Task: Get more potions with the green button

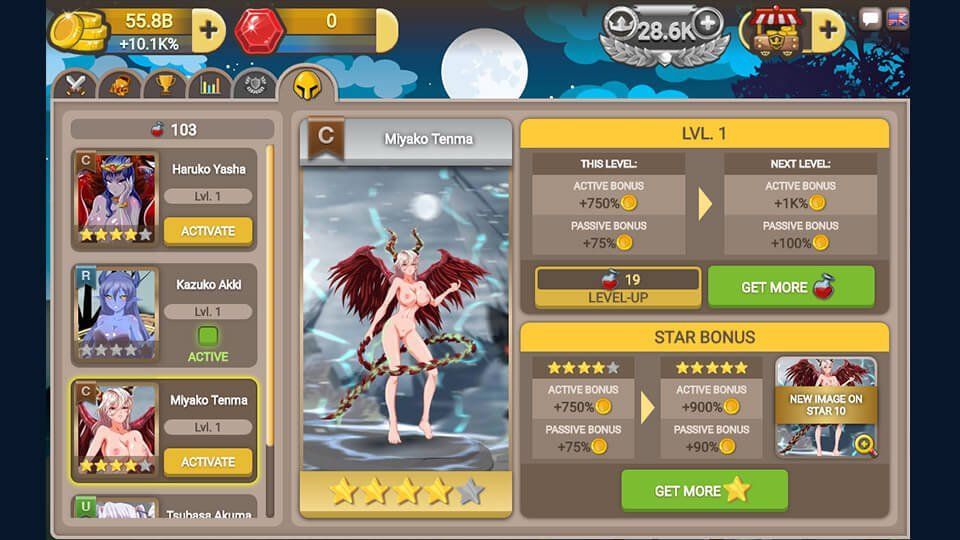Action: pos(790,287)
